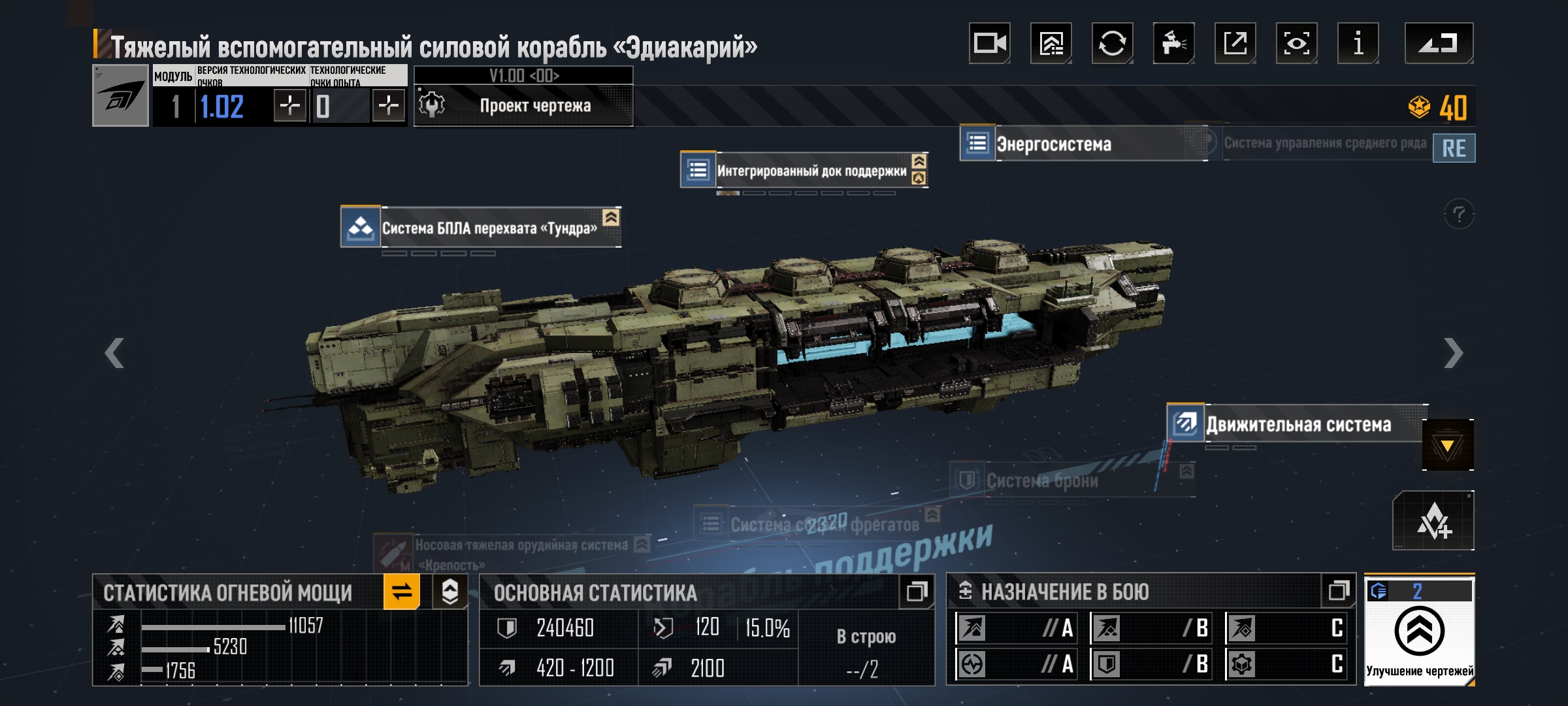Expand the Основная статистика panel
Screen dimensions: 1568x706
point(916,592)
